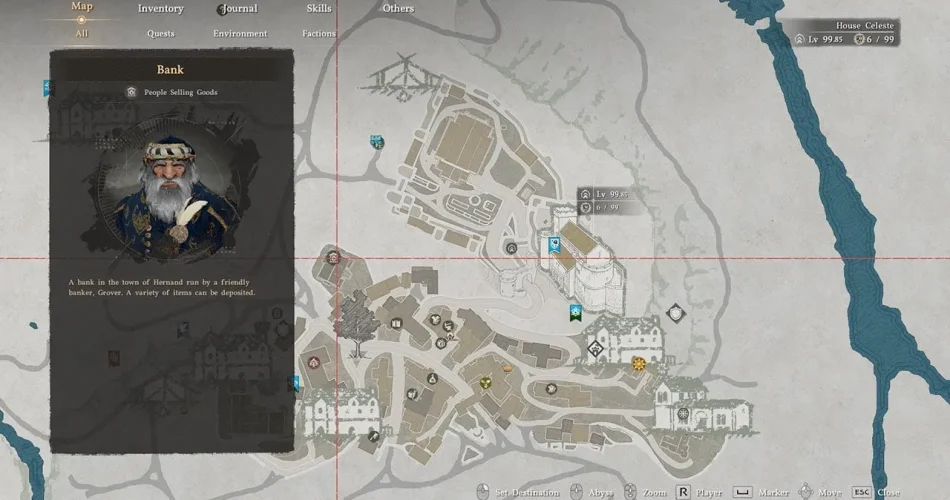Screen dimensions: 950x500
Task: Filter map by Factions
Action: click(x=319, y=33)
